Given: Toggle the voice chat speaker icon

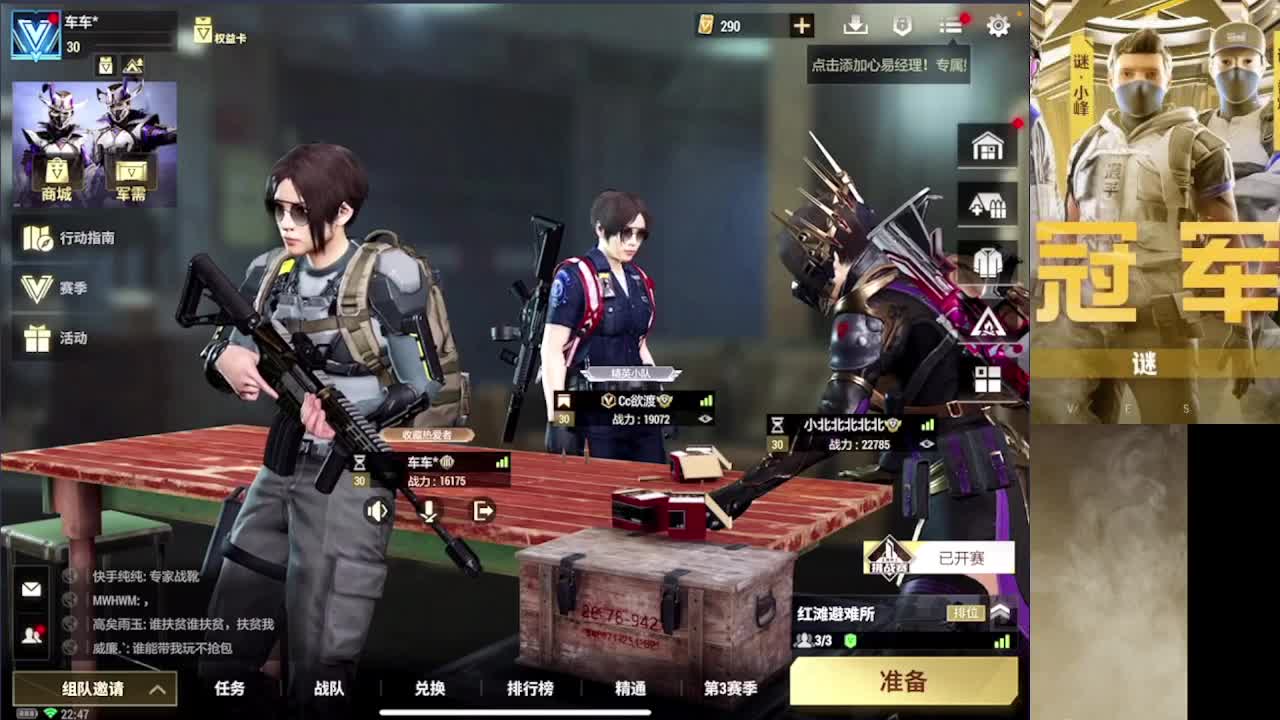Looking at the screenshot, I should [378, 511].
